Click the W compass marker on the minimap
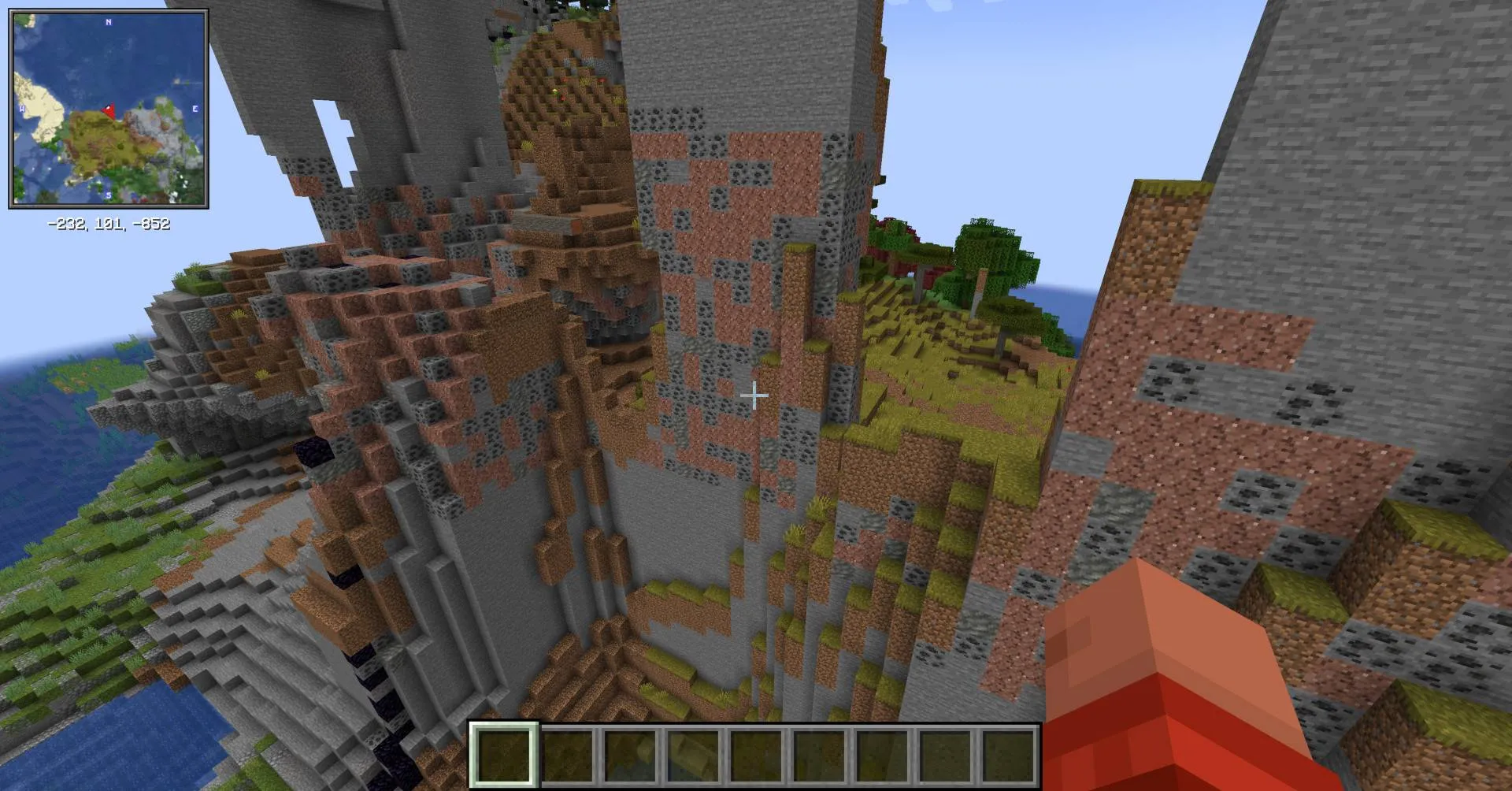 (21, 108)
